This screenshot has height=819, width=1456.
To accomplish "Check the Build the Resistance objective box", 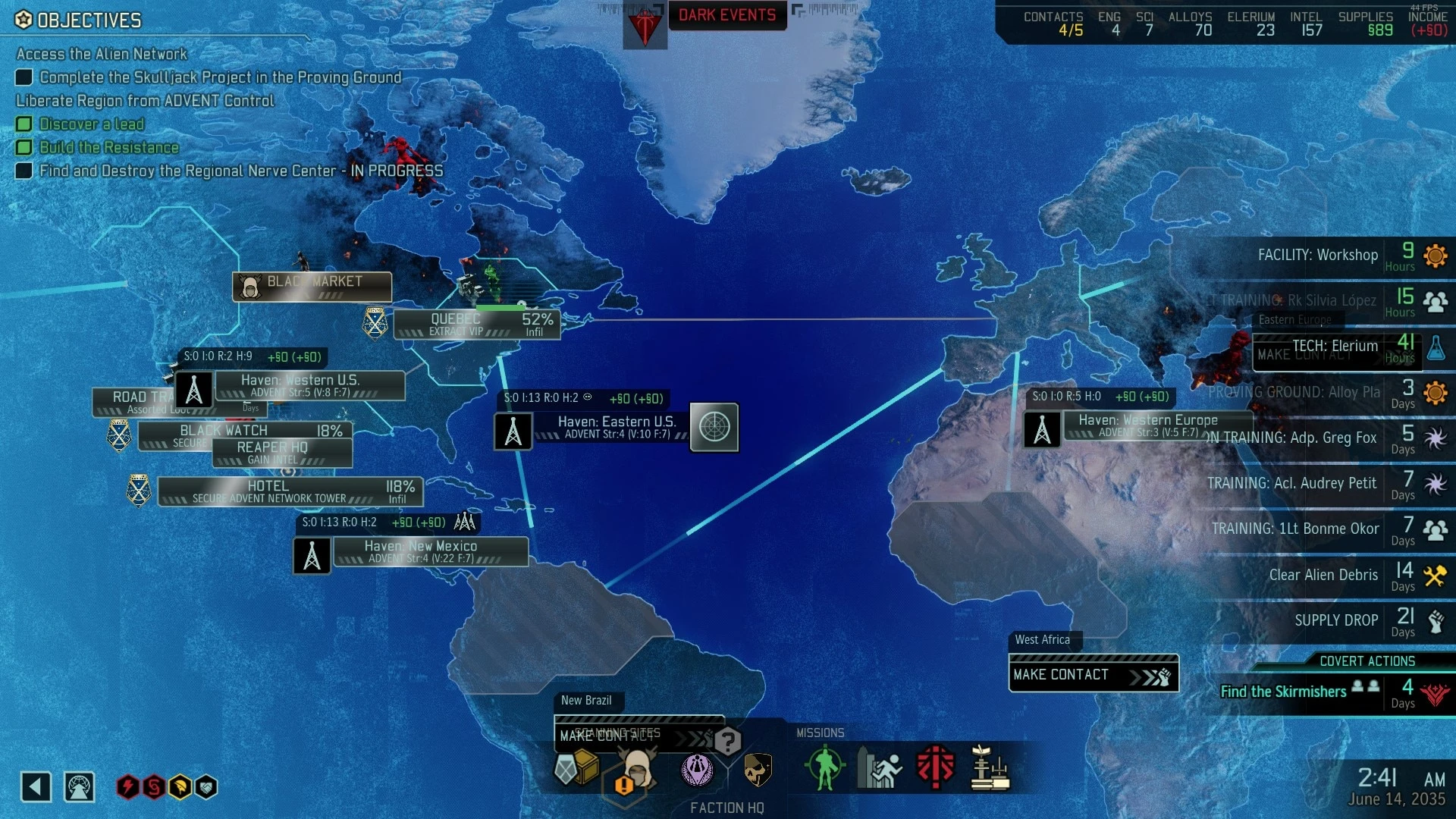I will point(24,147).
